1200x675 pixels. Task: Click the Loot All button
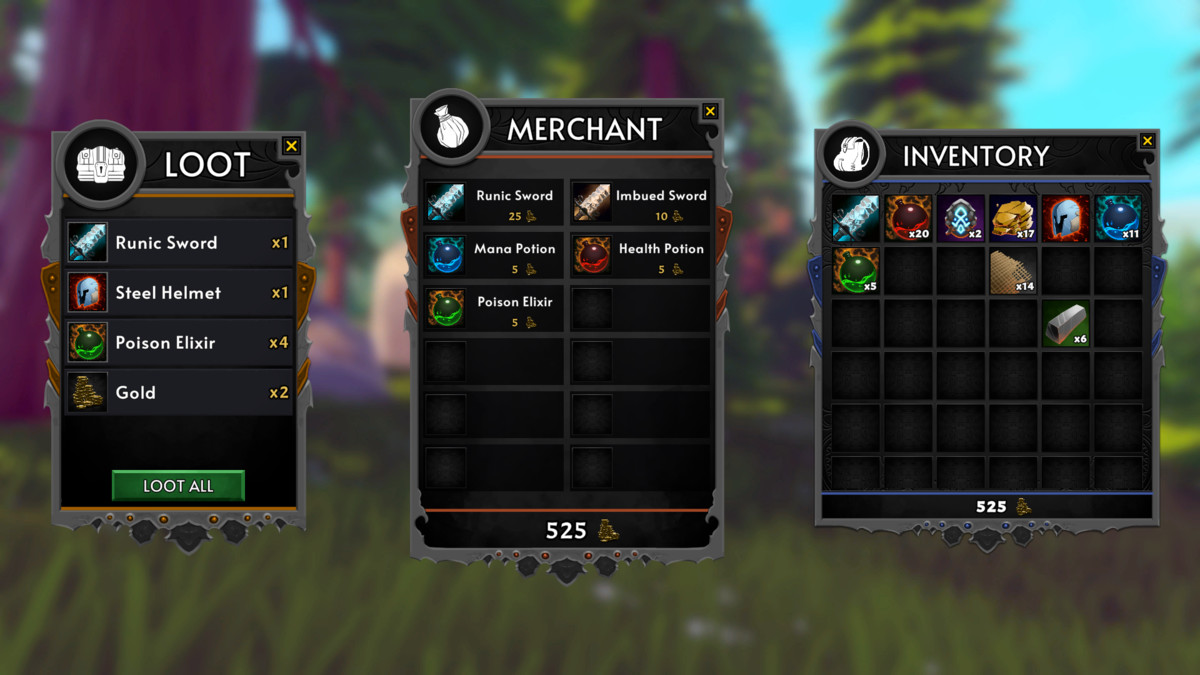click(x=178, y=486)
